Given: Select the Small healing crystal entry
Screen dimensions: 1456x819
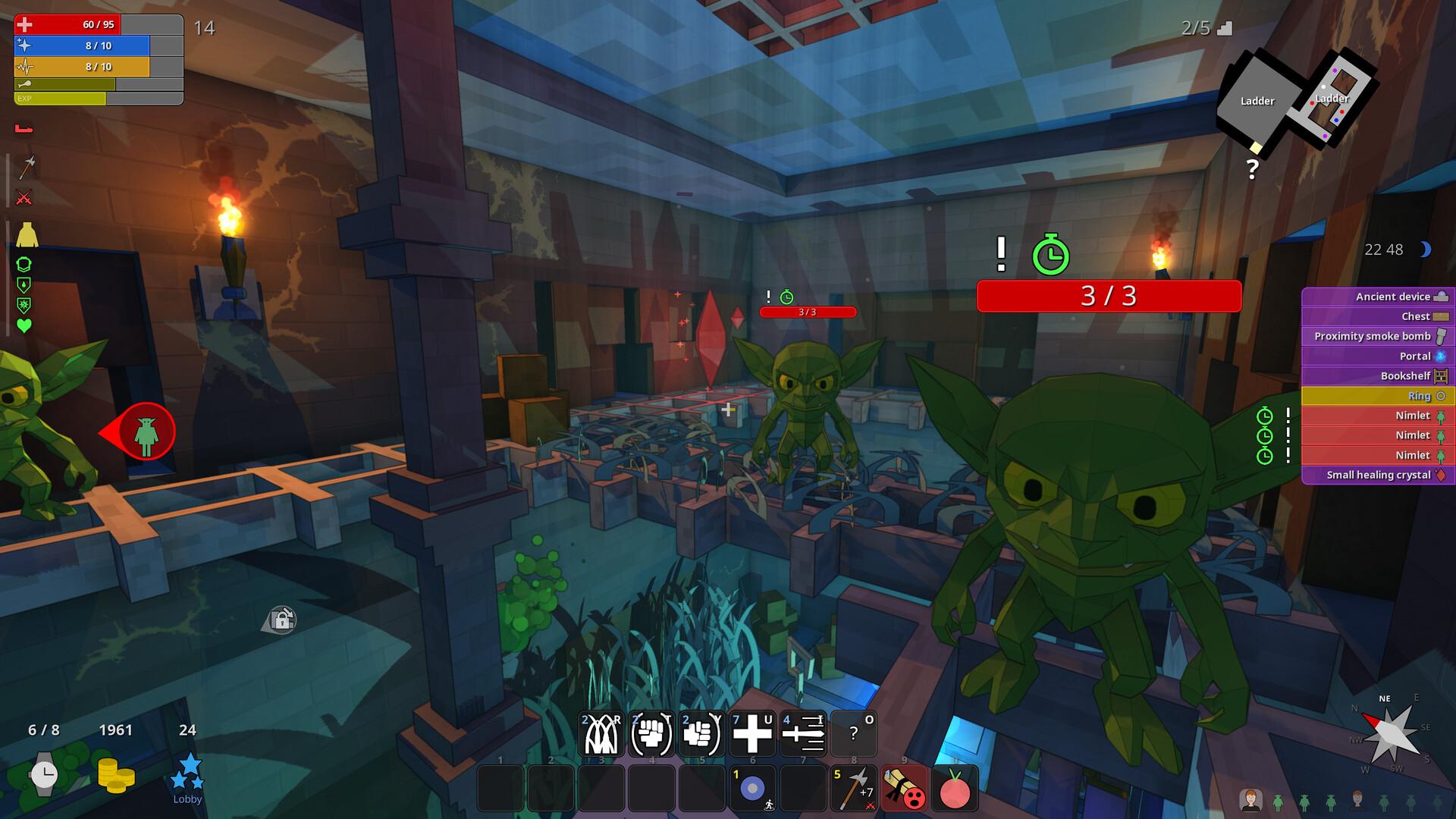Looking at the screenshot, I should click(x=1378, y=475).
